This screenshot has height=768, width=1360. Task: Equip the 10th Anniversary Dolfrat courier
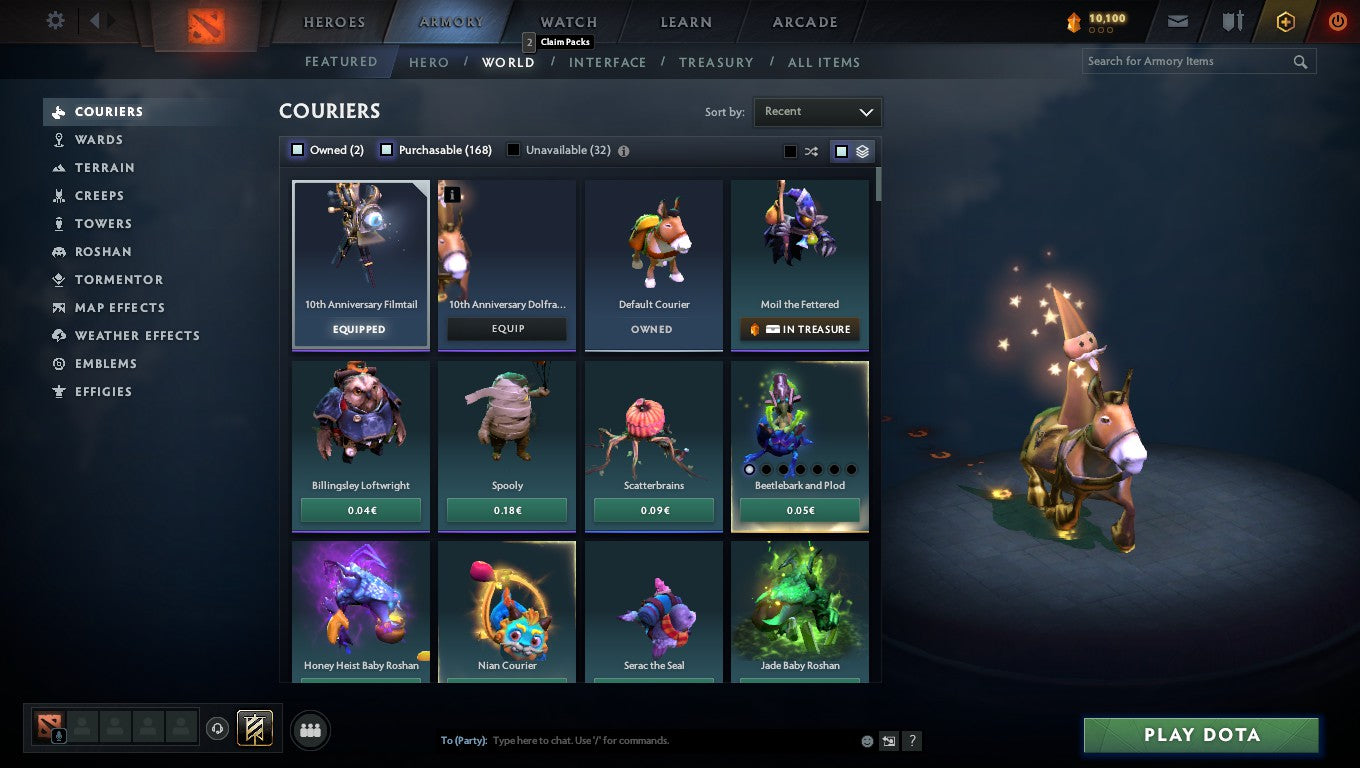(x=506, y=328)
